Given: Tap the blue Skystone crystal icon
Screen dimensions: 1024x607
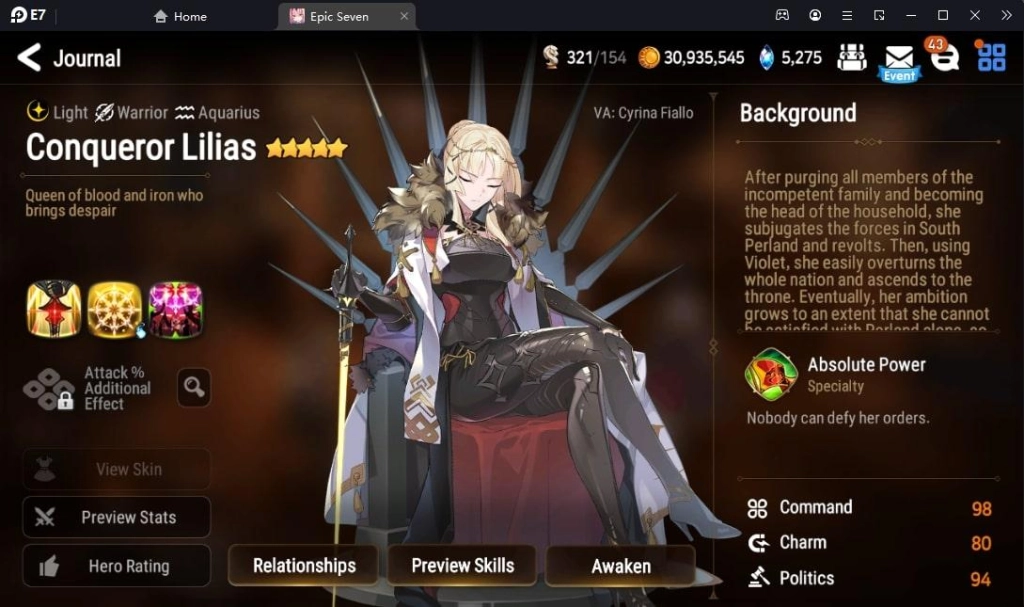Looking at the screenshot, I should click(x=767, y=58).
